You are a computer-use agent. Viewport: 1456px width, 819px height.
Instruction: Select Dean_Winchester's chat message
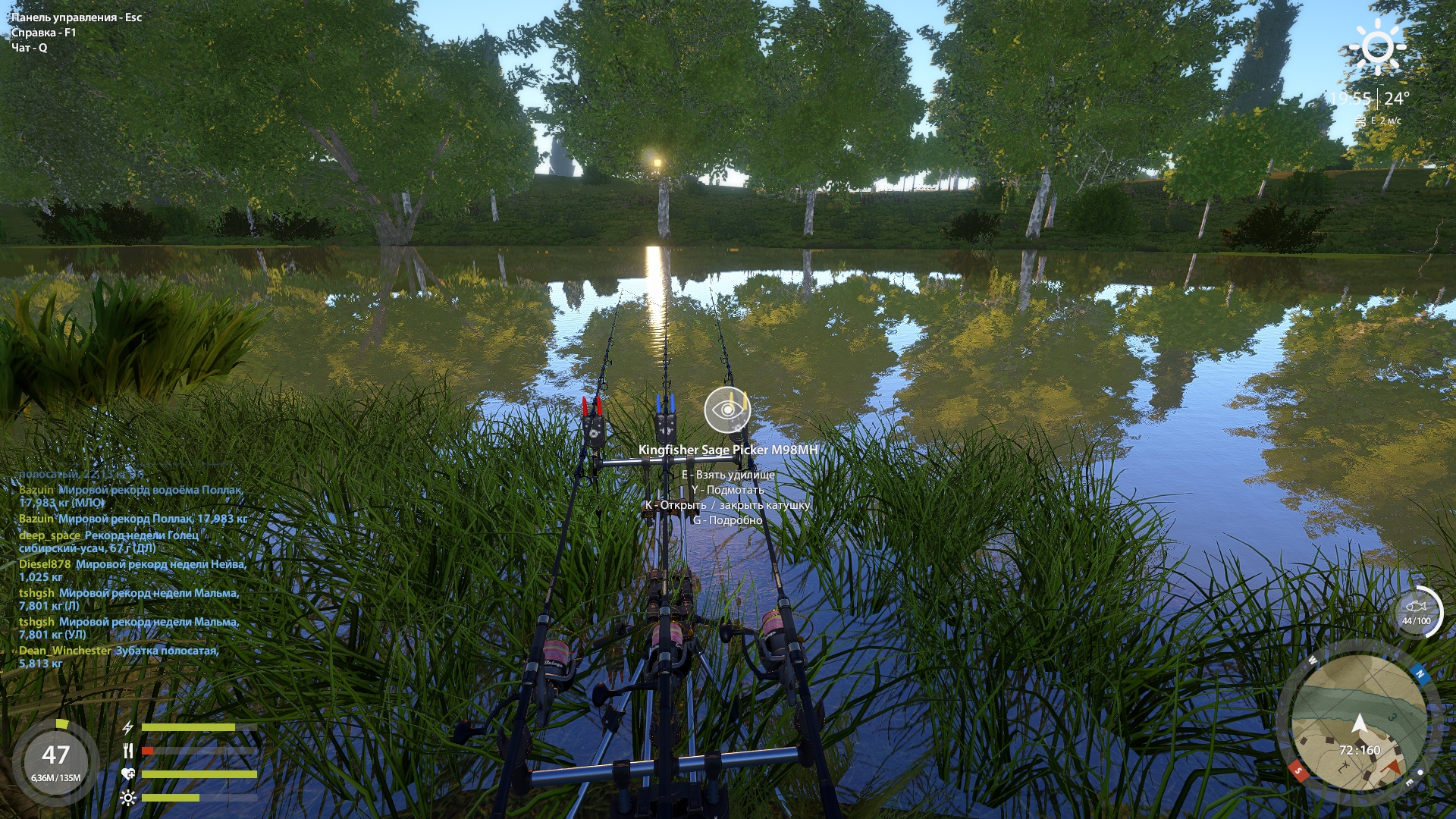click(x=118, y=657)
